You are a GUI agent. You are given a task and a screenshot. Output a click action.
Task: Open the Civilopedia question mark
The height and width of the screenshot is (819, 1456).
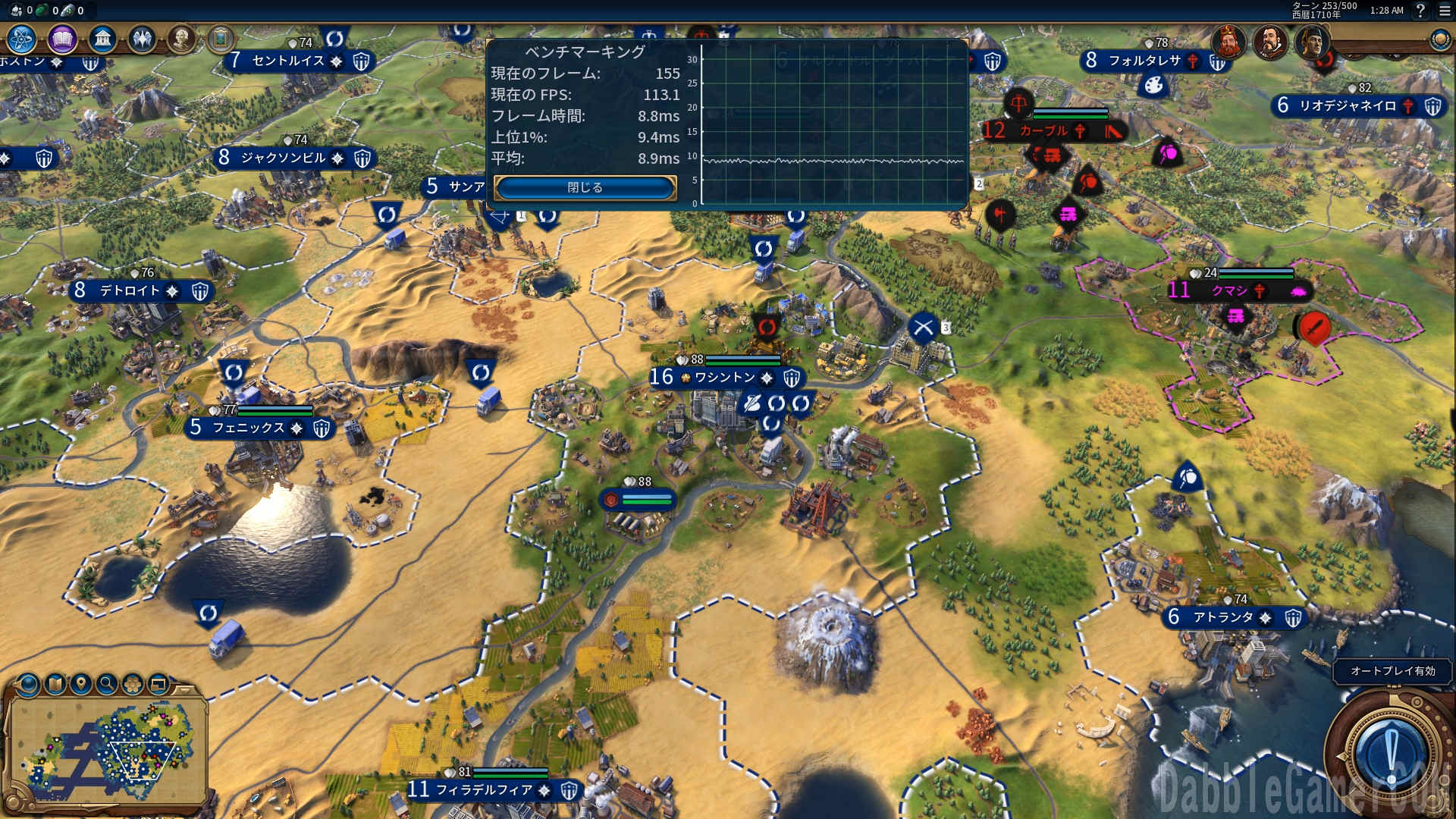(x=1420, y=11)
